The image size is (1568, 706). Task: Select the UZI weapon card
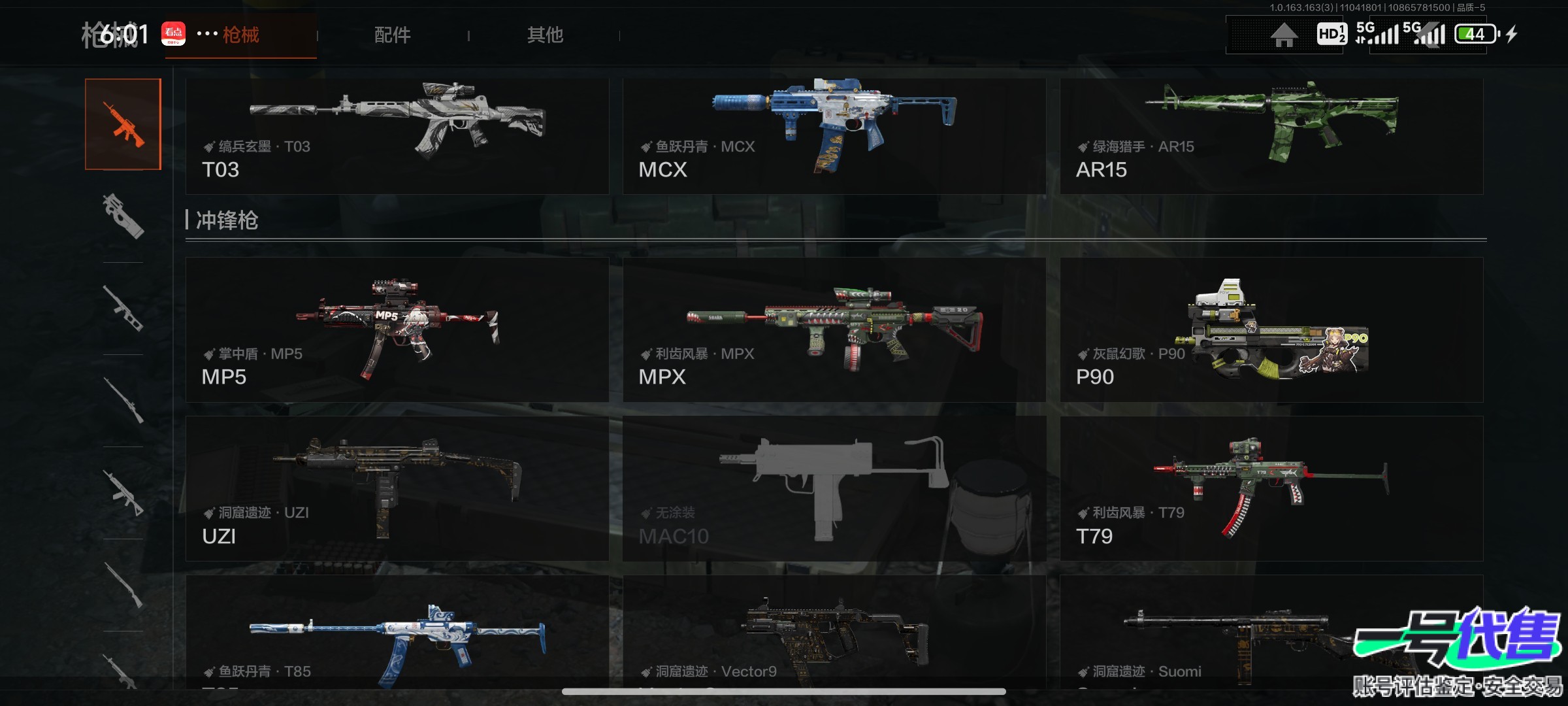pos(397,488)
